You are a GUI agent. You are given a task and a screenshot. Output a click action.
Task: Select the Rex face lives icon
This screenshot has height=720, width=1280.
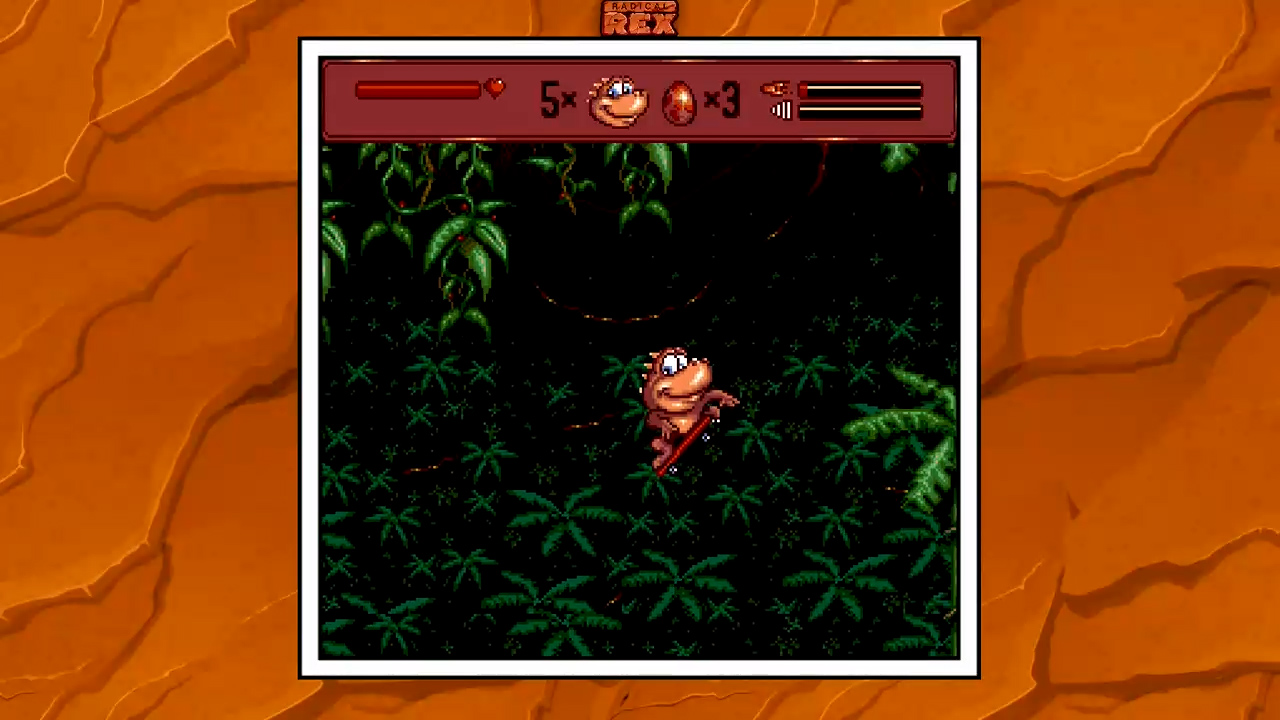pyautogui.click(x=617, y=99)
